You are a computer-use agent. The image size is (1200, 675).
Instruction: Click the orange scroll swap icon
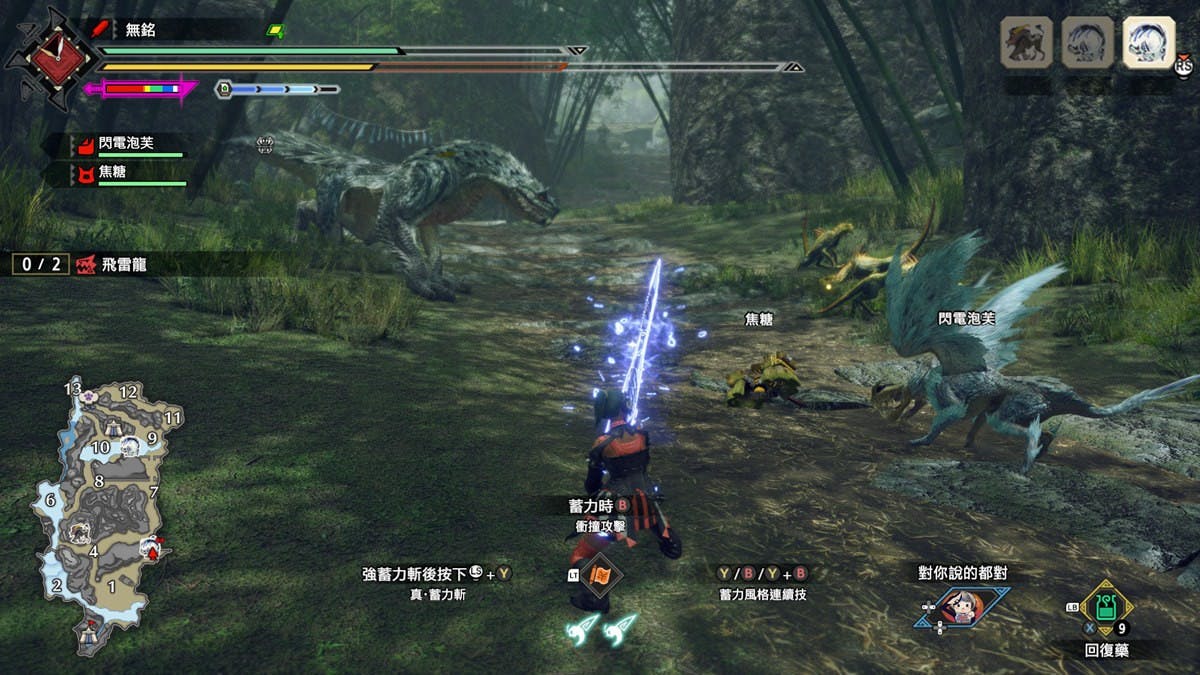point(601,576)
